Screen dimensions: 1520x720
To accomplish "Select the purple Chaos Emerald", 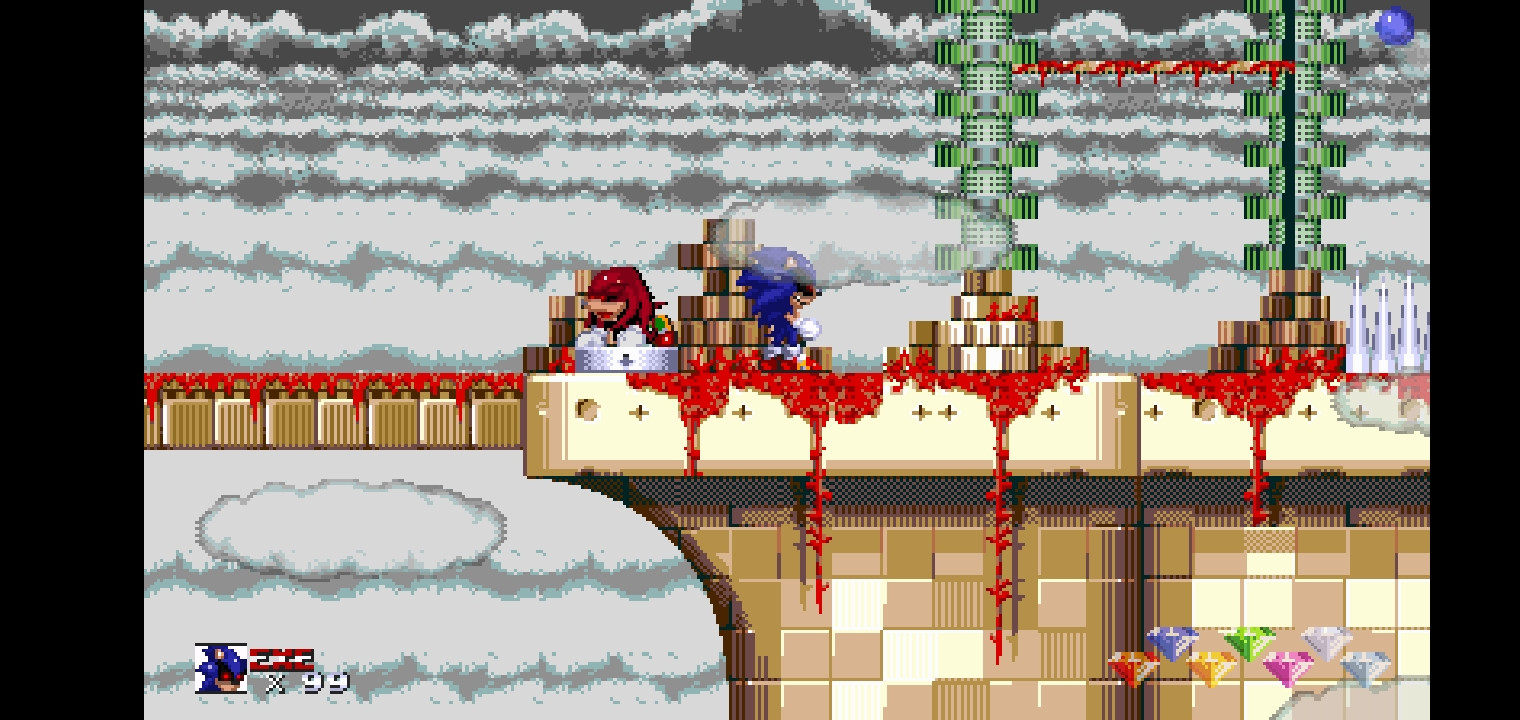I will point(1173,645).
